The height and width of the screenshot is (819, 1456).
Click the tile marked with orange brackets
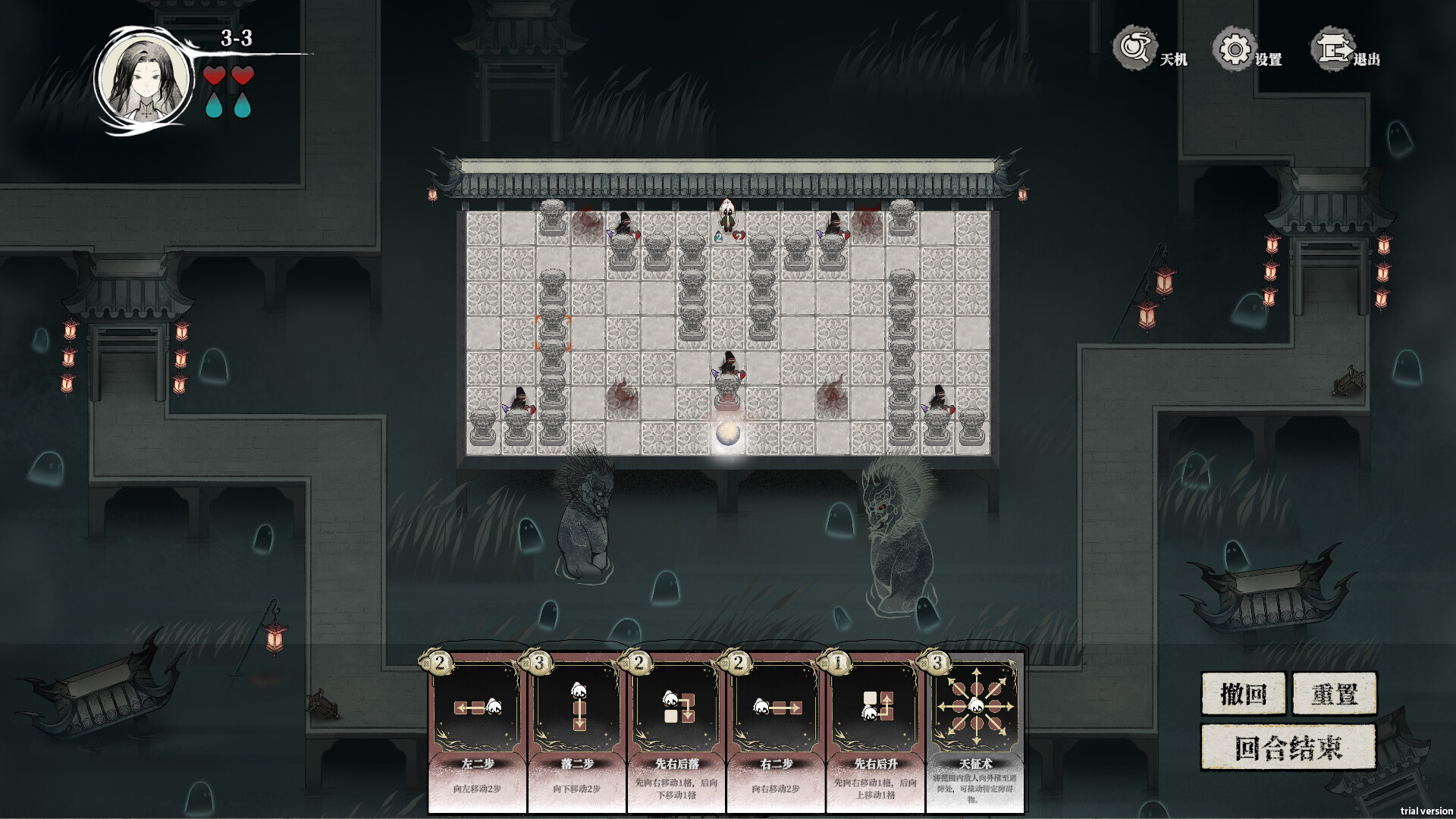click(x=553, y=334)
